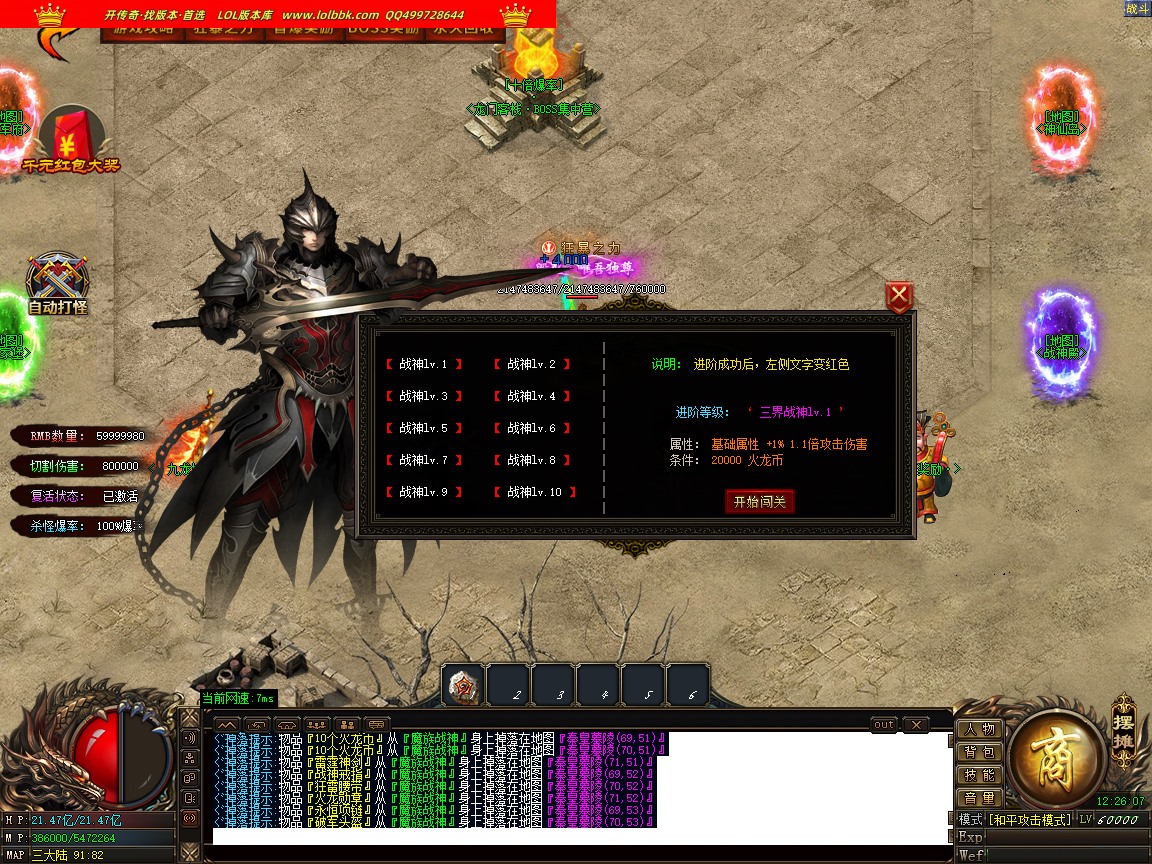Toggle 自动打怪 auto-fight
Viewport: 1152px width, 864px height.
click(57, 285)
